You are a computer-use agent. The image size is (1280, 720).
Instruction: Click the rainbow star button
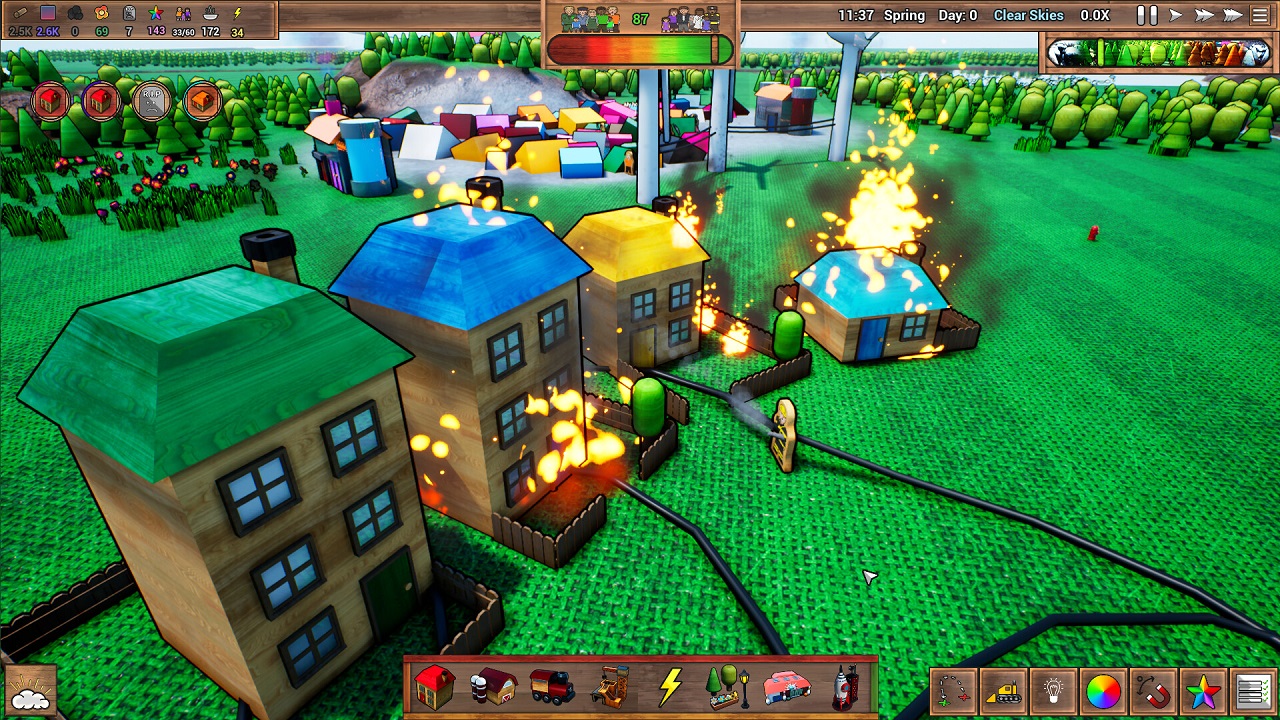[1203, 691]
